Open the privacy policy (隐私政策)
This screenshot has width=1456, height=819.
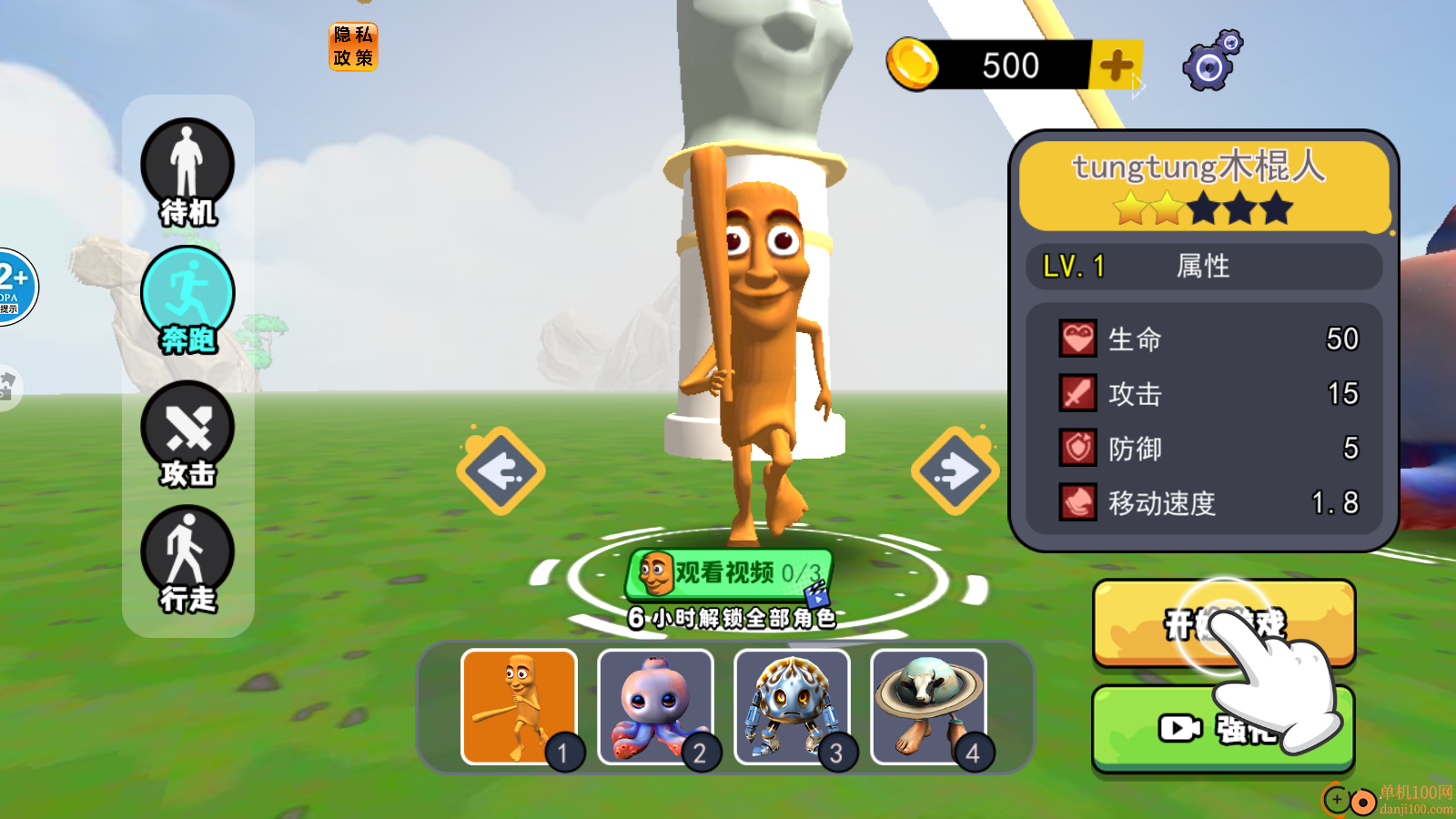(353, 46)
